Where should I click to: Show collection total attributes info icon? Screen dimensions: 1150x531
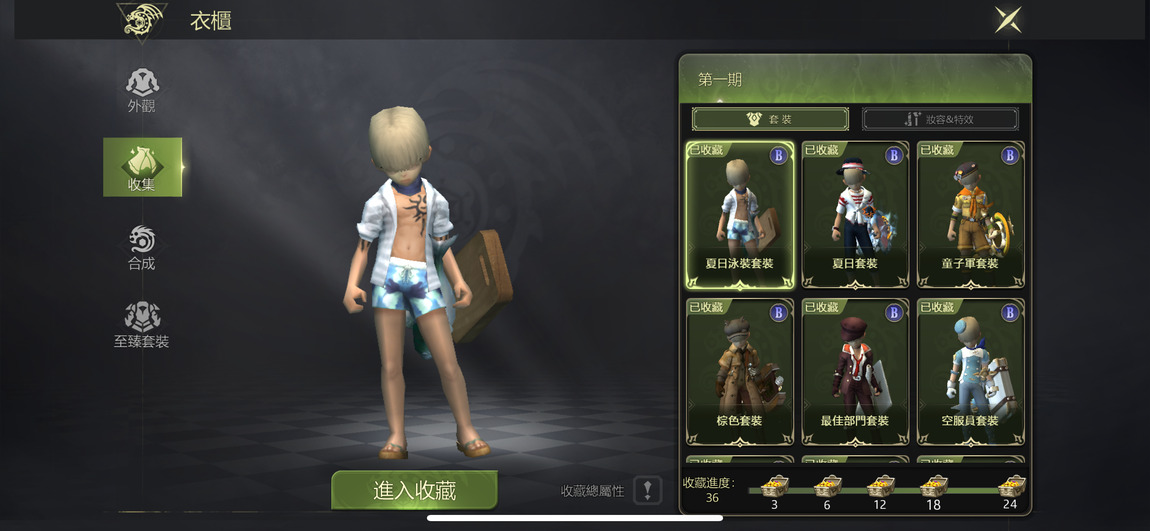click(x=648, y=490)
